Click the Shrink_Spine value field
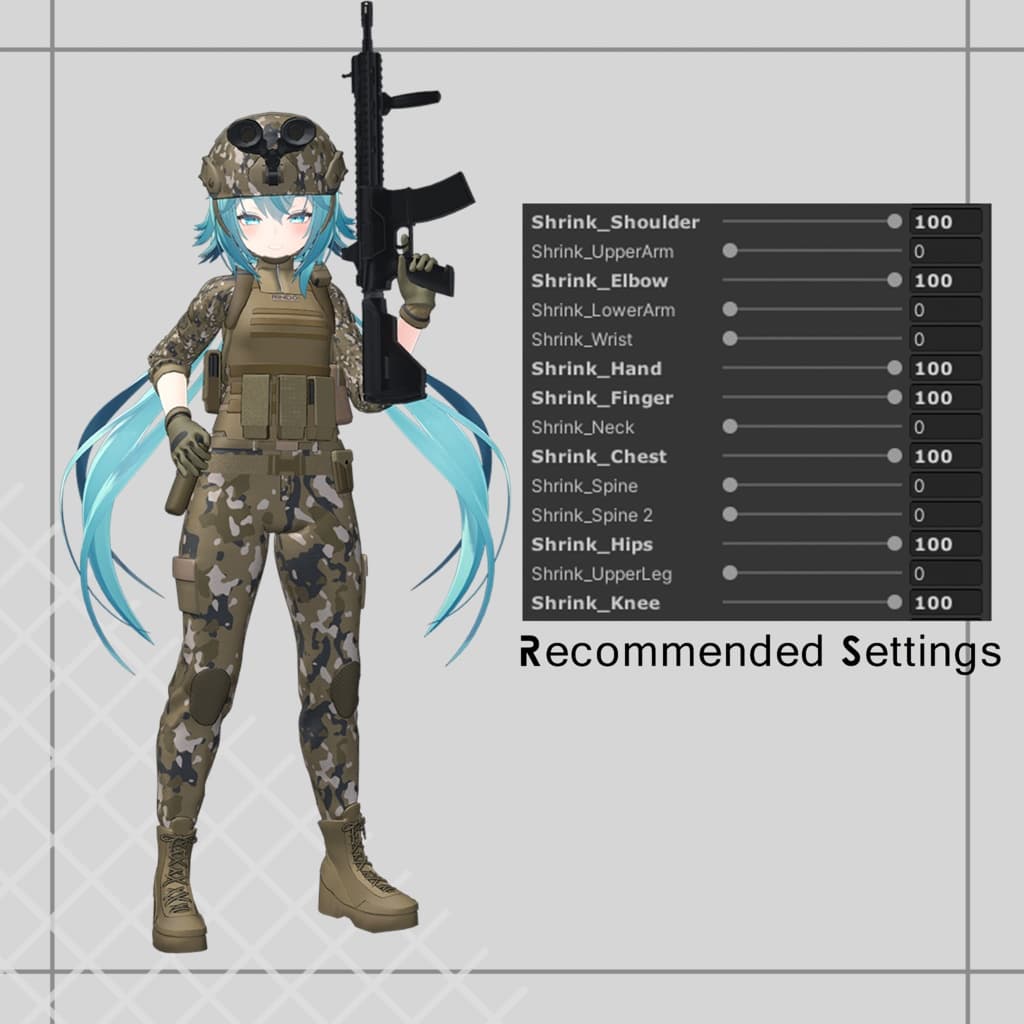The image size is (1024, 1024). click(945, 486)
